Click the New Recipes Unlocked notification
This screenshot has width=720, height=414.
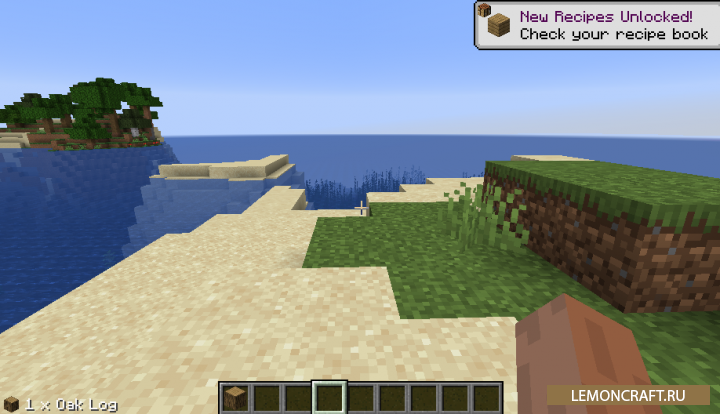coord(596,25)
